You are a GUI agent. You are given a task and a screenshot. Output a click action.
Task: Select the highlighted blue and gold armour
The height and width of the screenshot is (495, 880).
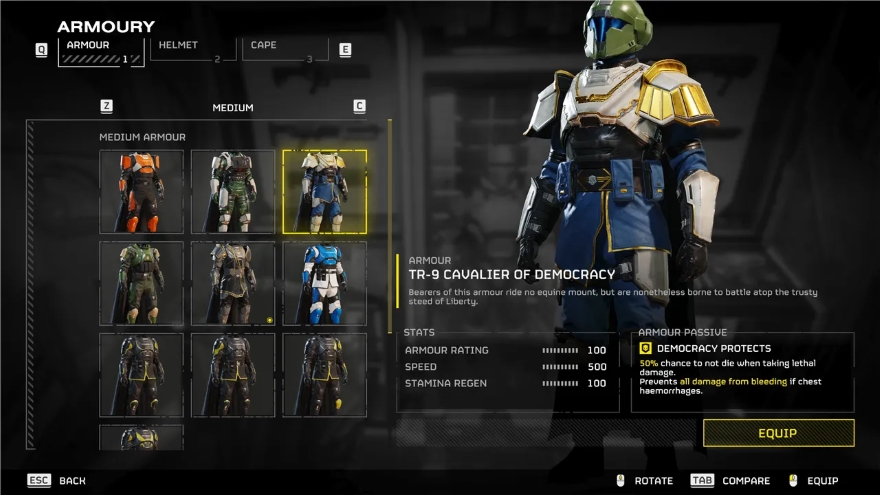point(324,191)
